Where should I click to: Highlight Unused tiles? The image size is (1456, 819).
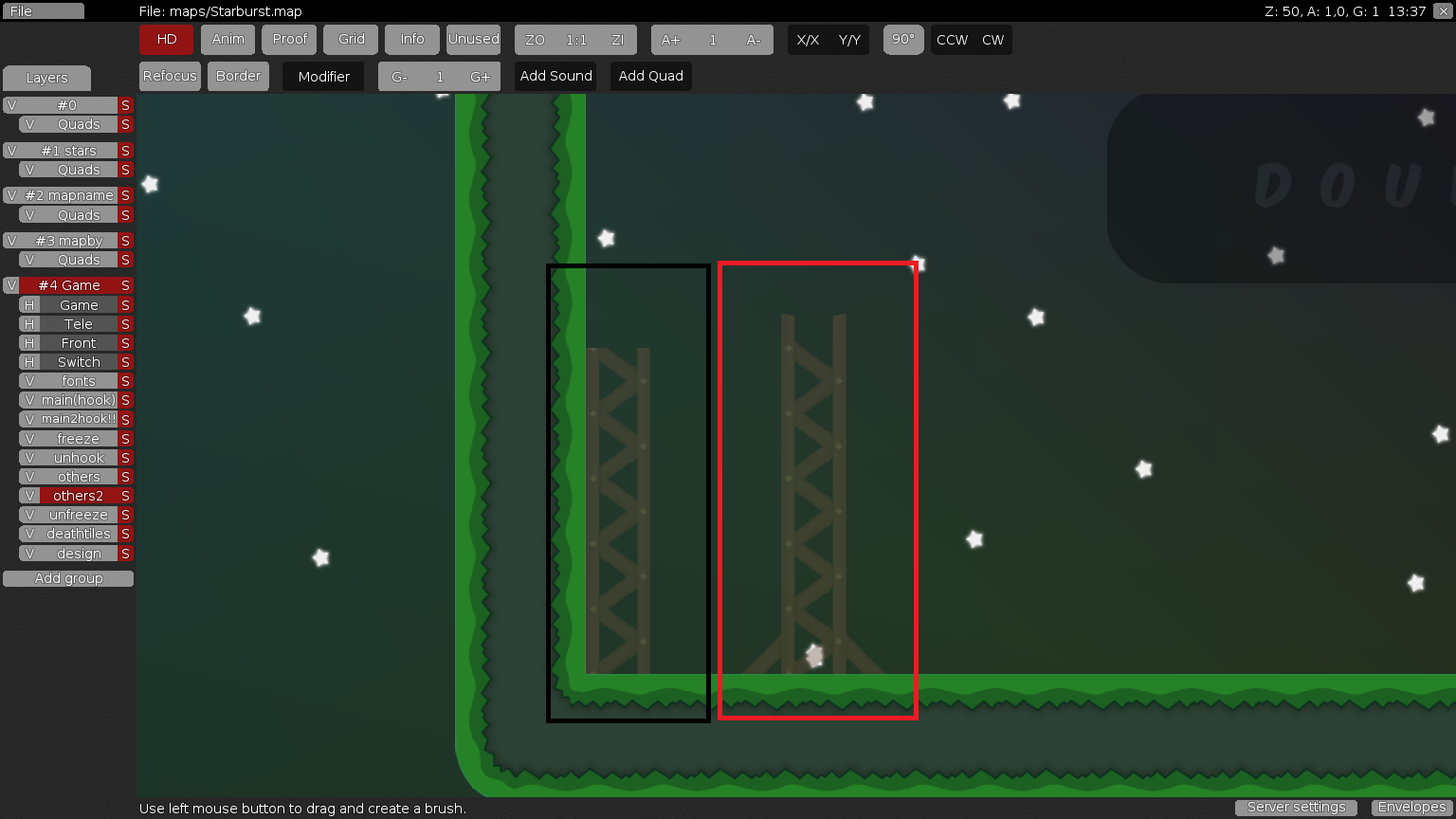[x=473, y=40]
